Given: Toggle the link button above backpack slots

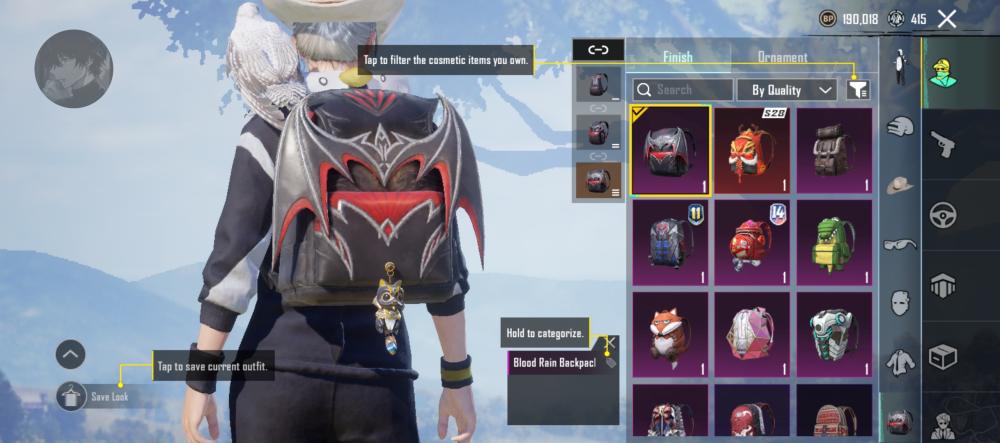Looking at the screenshot, I should [598, 49].
